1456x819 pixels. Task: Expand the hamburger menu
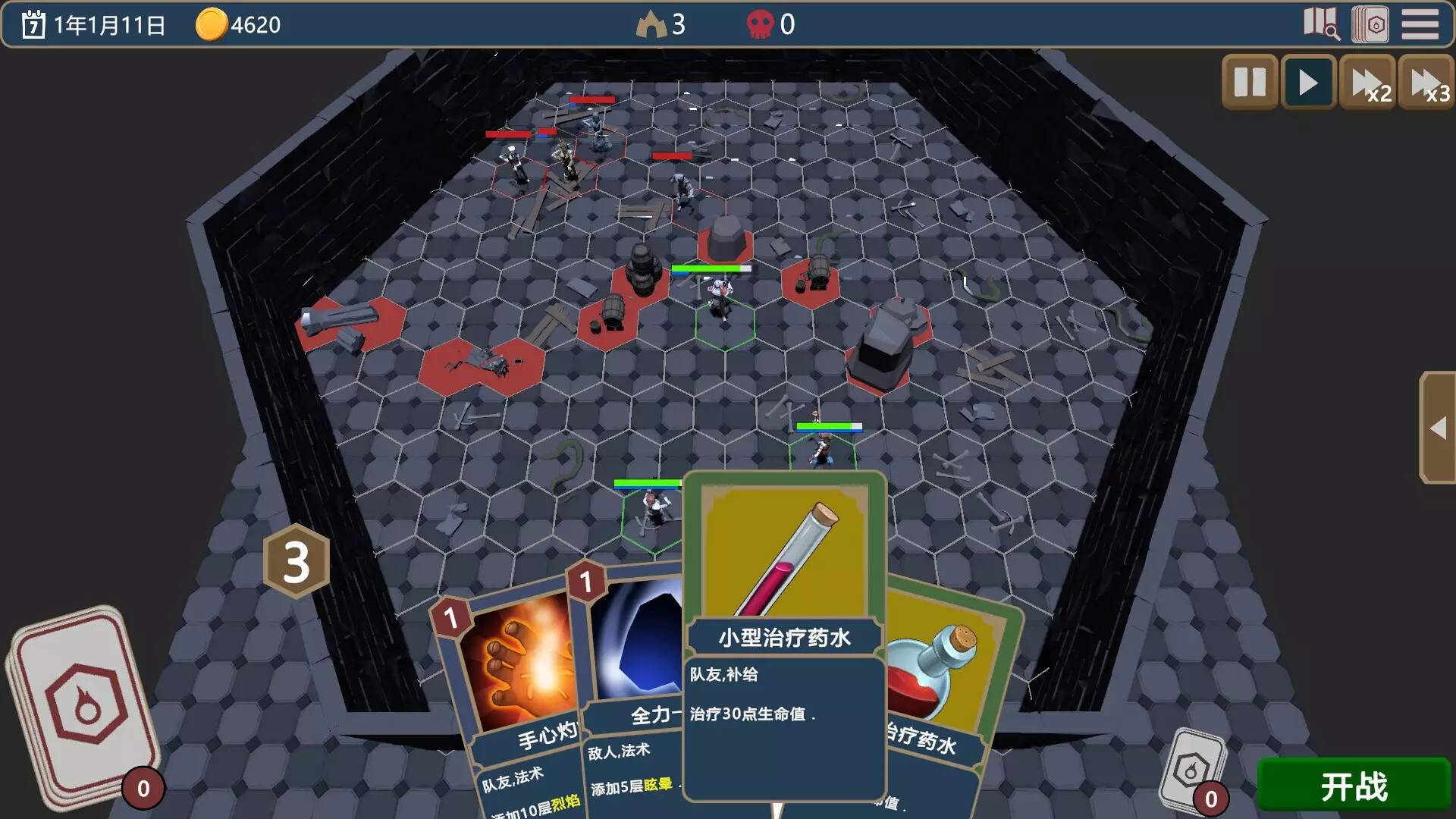tap(1421, 25)
